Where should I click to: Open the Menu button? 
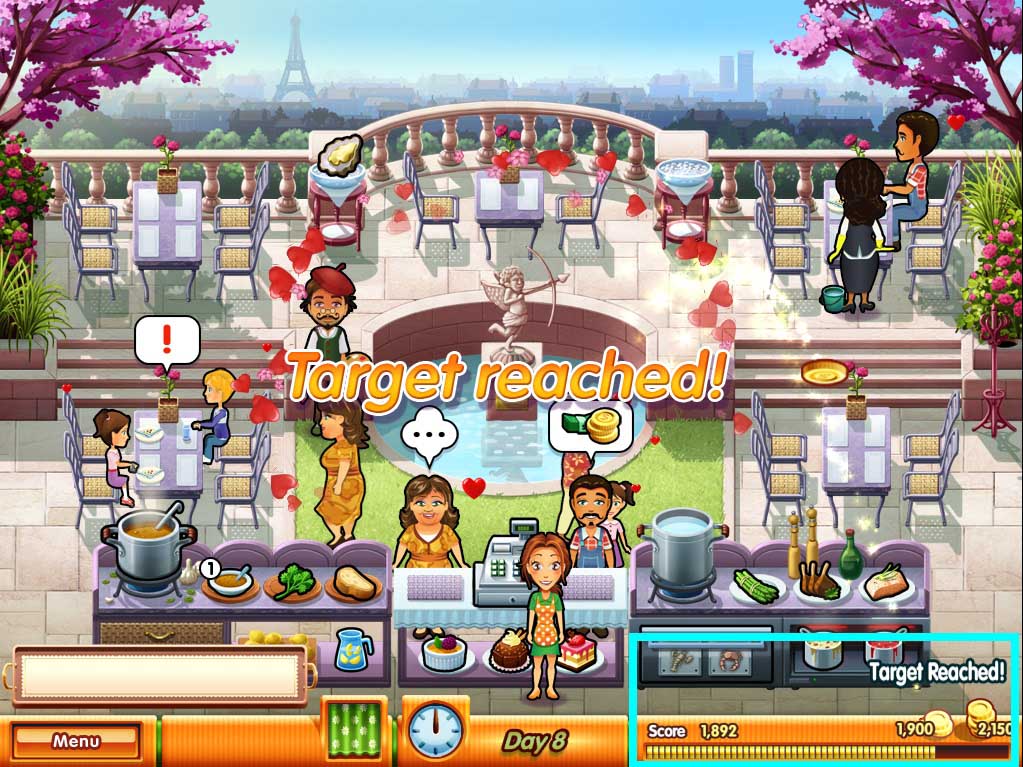[76, 741]
